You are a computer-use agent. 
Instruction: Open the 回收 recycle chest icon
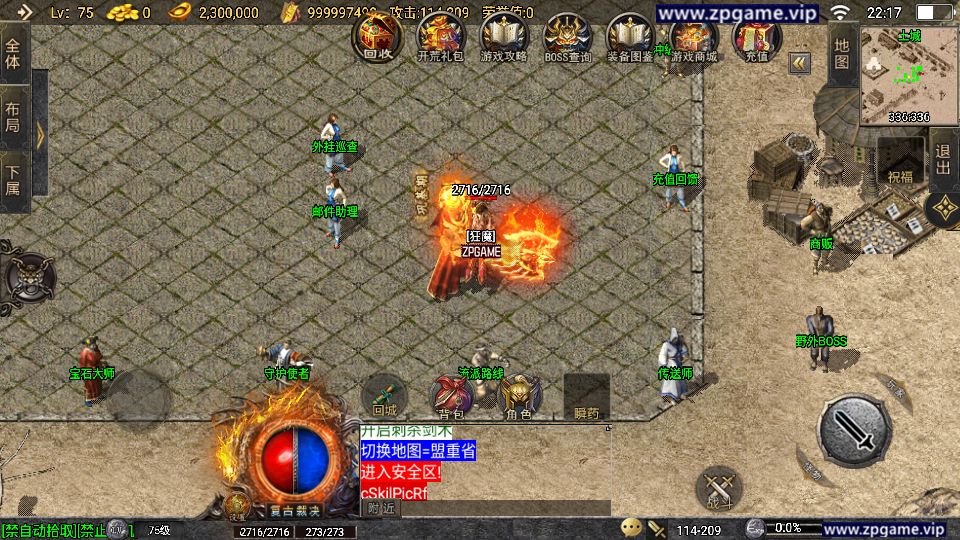[x=378, y=38]
